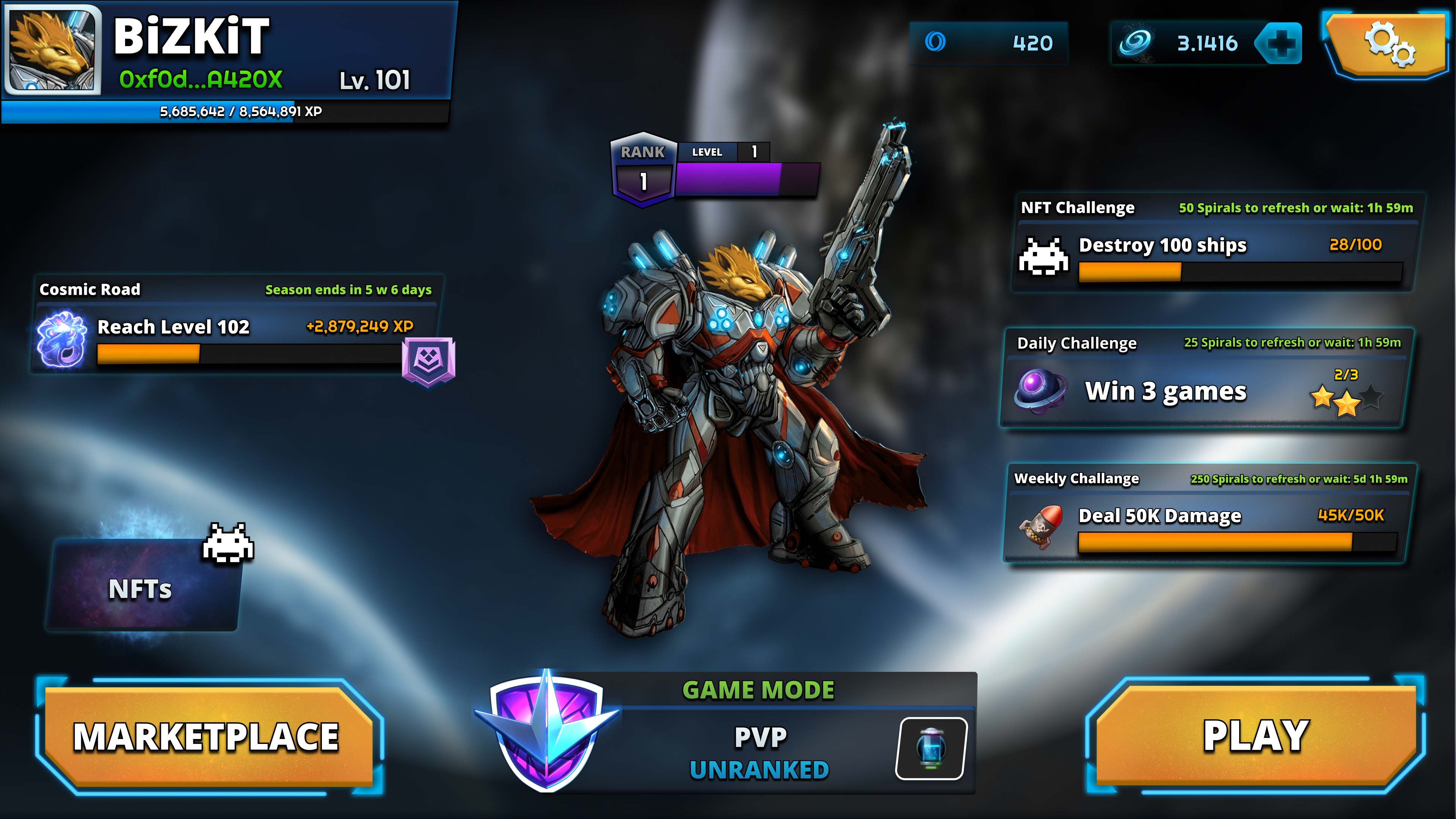Open the Marketplace

(x=206, y=736)
